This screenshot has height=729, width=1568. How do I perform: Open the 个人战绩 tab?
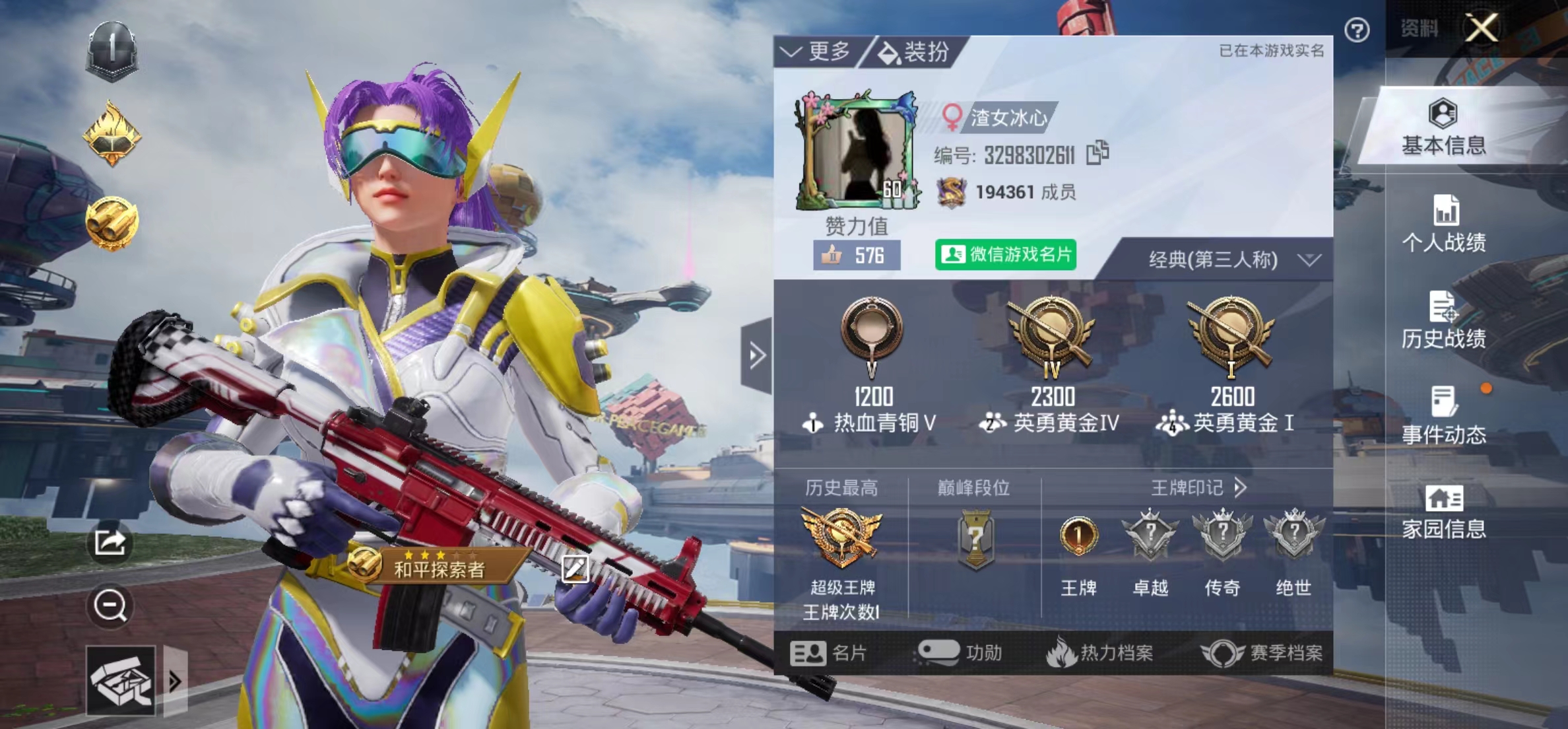pos(1443,225)
